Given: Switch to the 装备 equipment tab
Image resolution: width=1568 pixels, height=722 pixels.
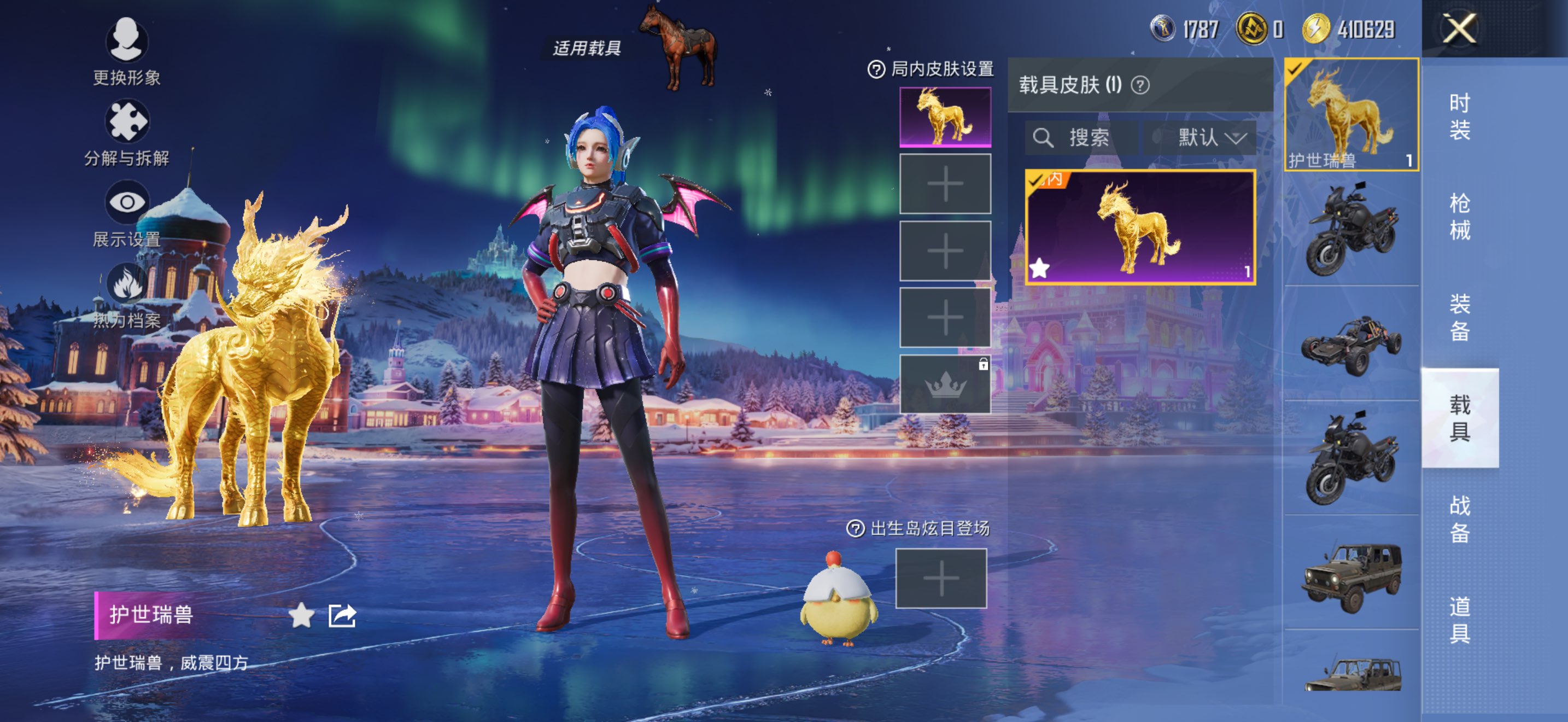Looking at the screenshot, I should pos(1459,317).
